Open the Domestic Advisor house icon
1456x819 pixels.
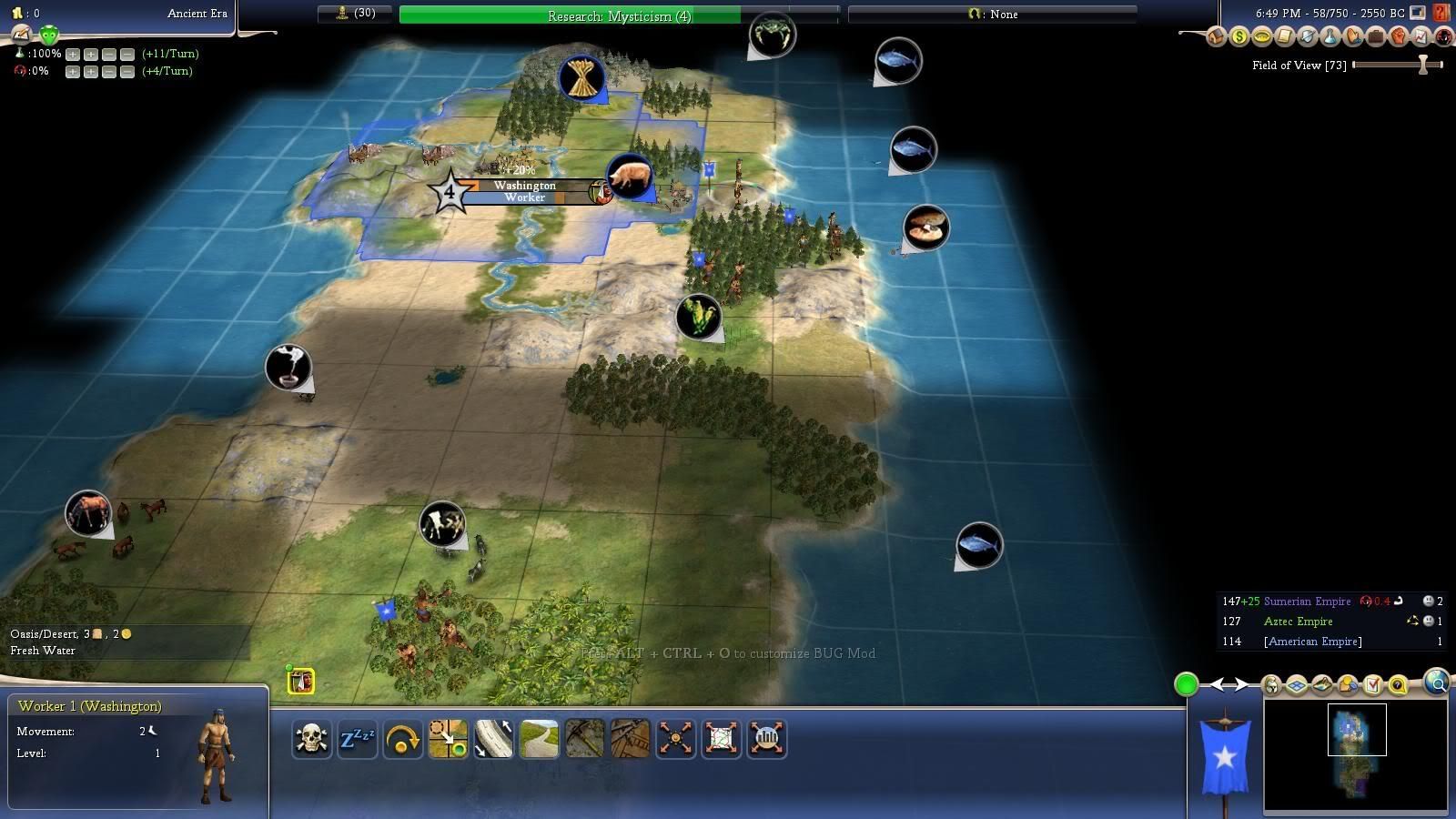[1216, 37]
